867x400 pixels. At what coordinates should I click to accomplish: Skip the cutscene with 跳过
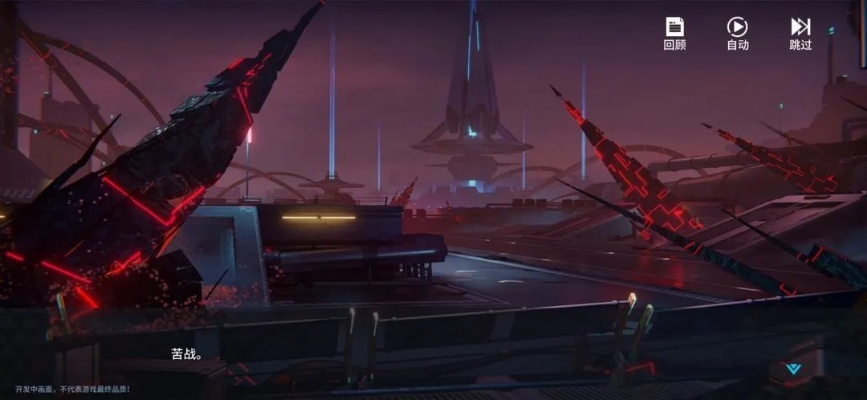(800, 33)
